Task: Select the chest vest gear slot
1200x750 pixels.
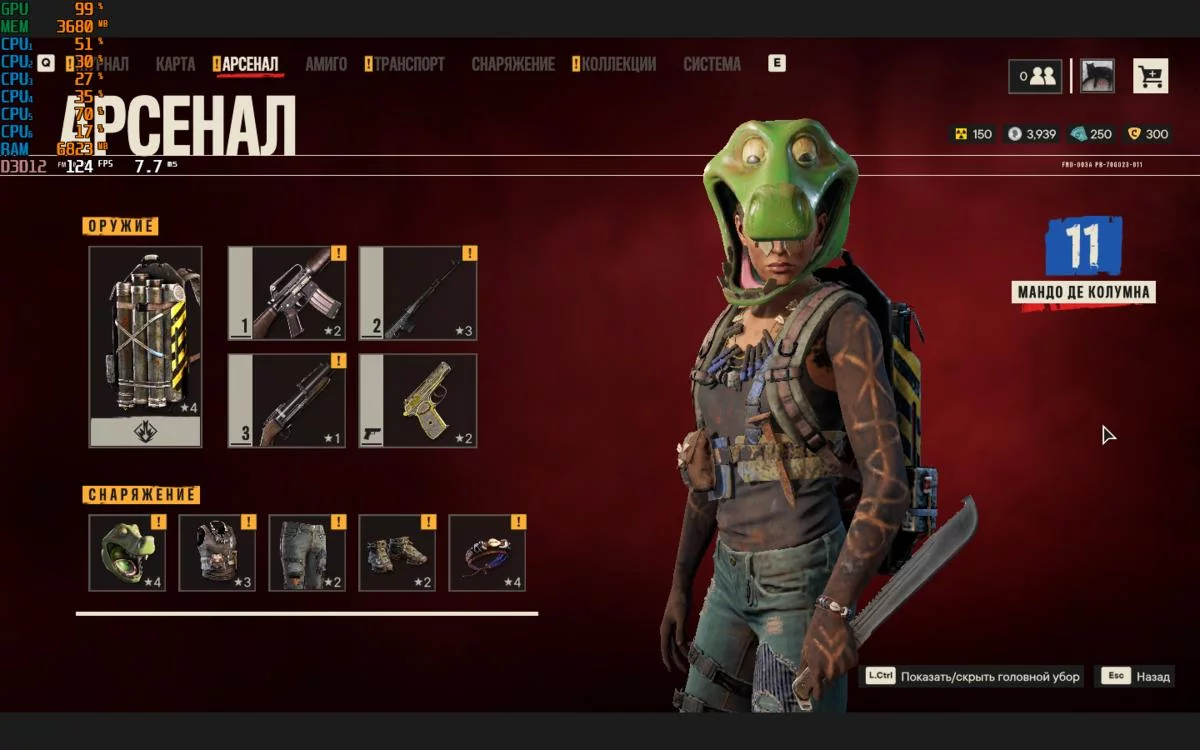Action: (x=217, y=553)
